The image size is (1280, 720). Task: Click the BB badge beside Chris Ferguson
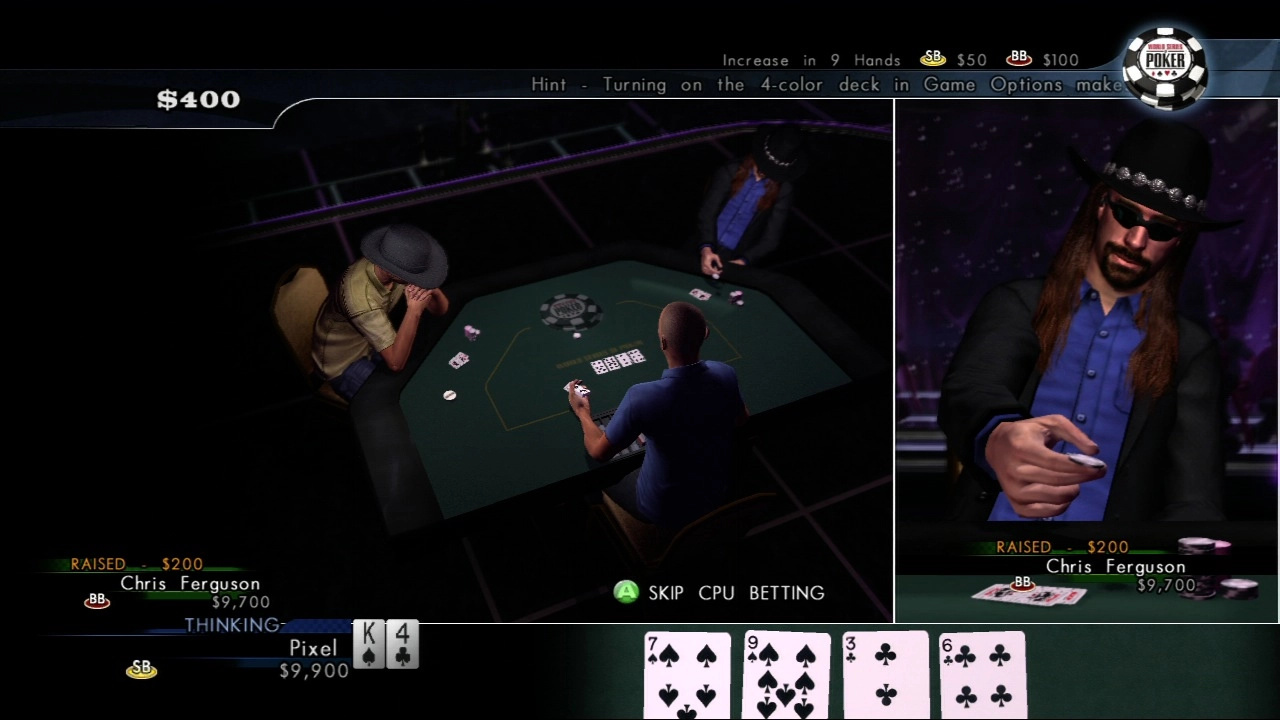[x=95, y=600]
